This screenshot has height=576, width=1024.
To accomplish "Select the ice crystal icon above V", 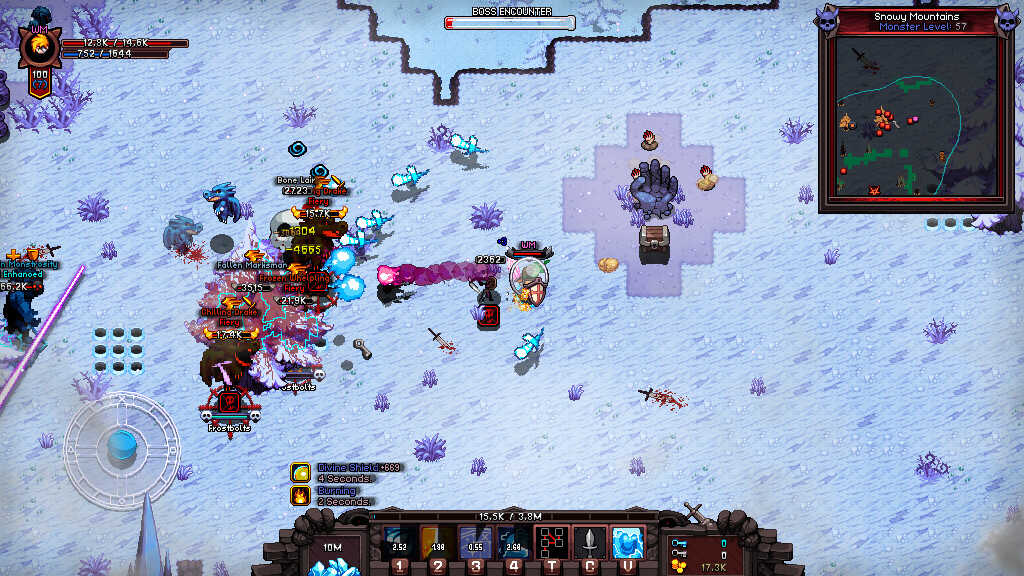I will coord(627,542).
